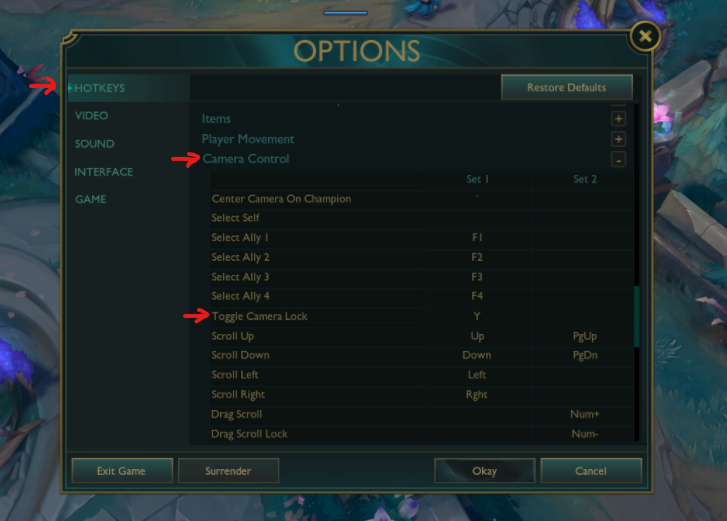Rebind Toggle Camera Lock Set 1 key
This screenshot has width=727, height=521.
click(477, 316)
